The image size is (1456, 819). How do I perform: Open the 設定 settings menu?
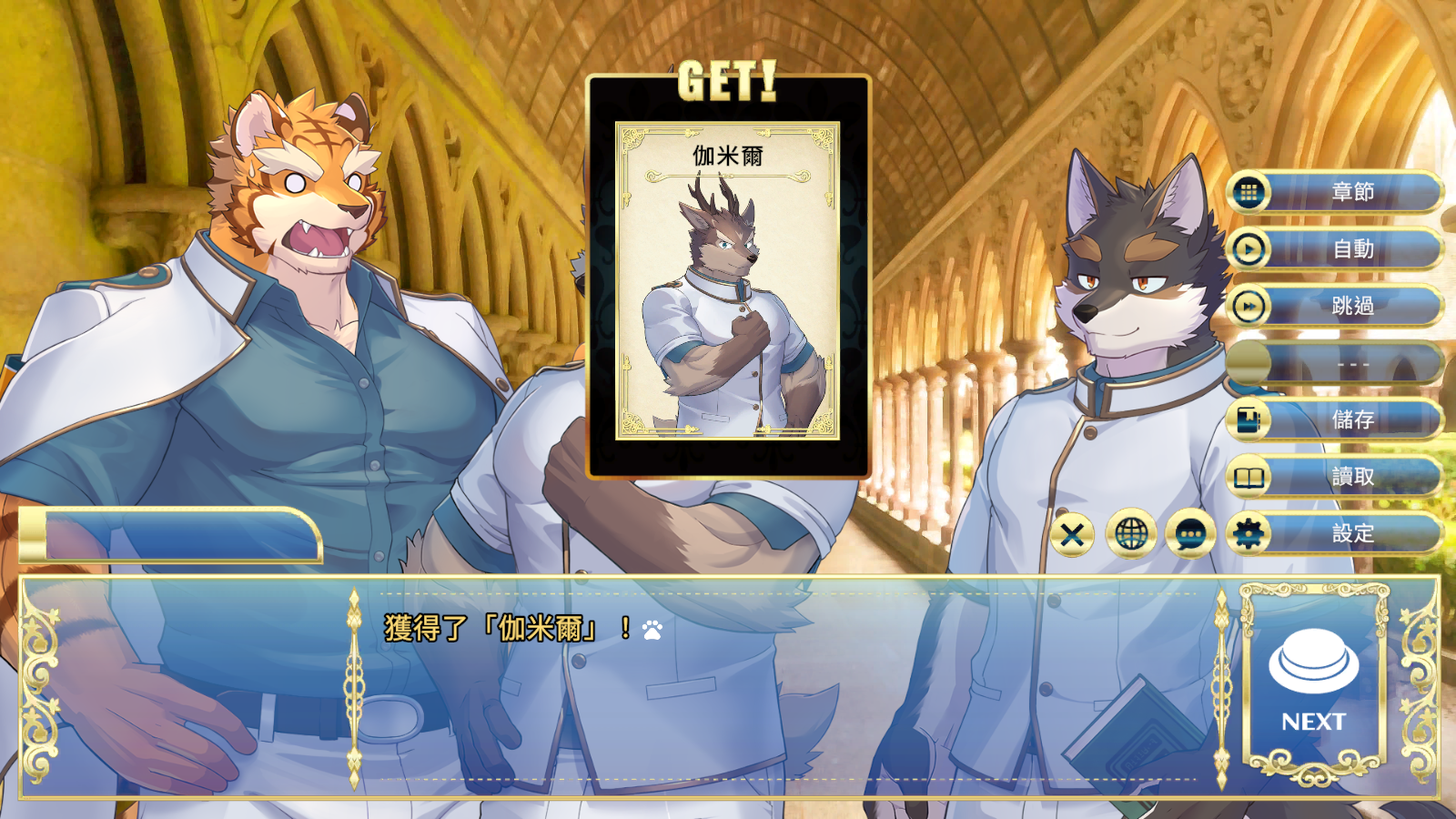pos(1335,533)
